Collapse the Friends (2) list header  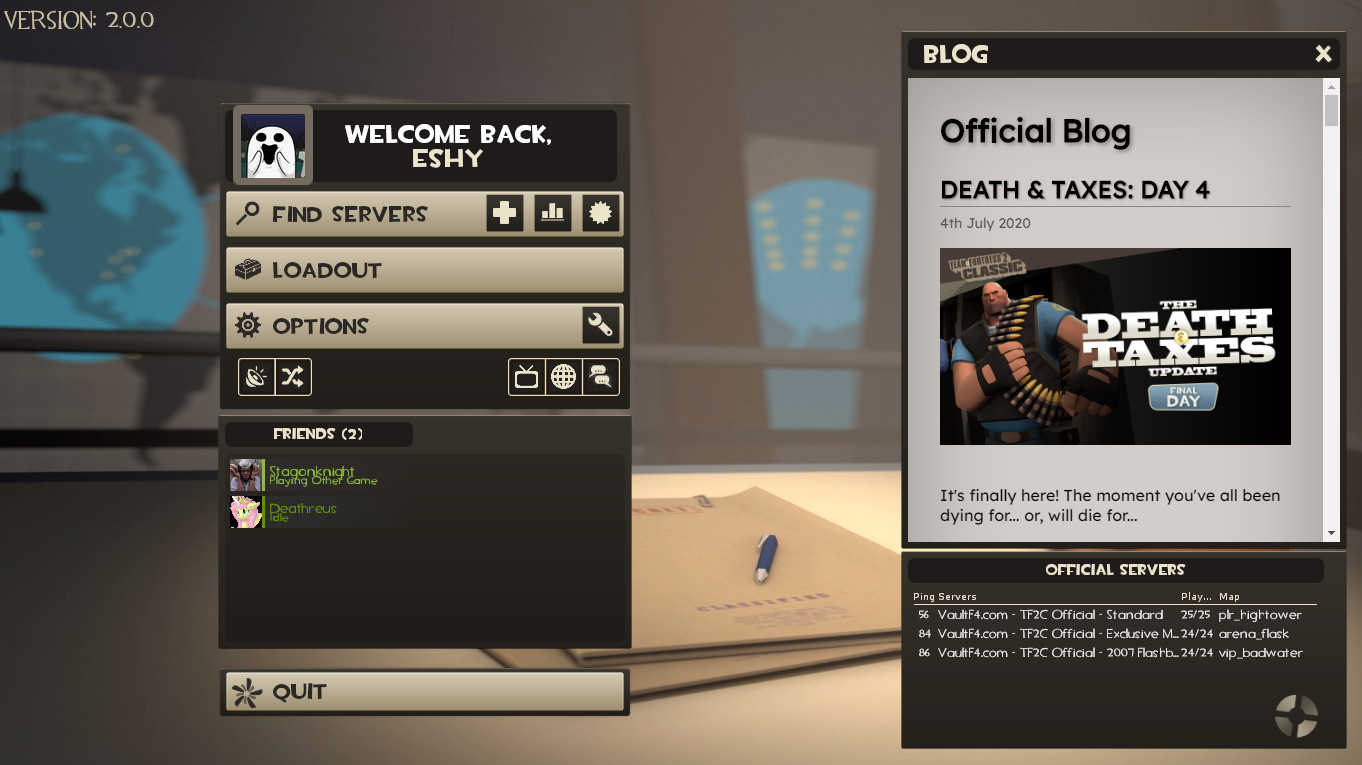317,434
